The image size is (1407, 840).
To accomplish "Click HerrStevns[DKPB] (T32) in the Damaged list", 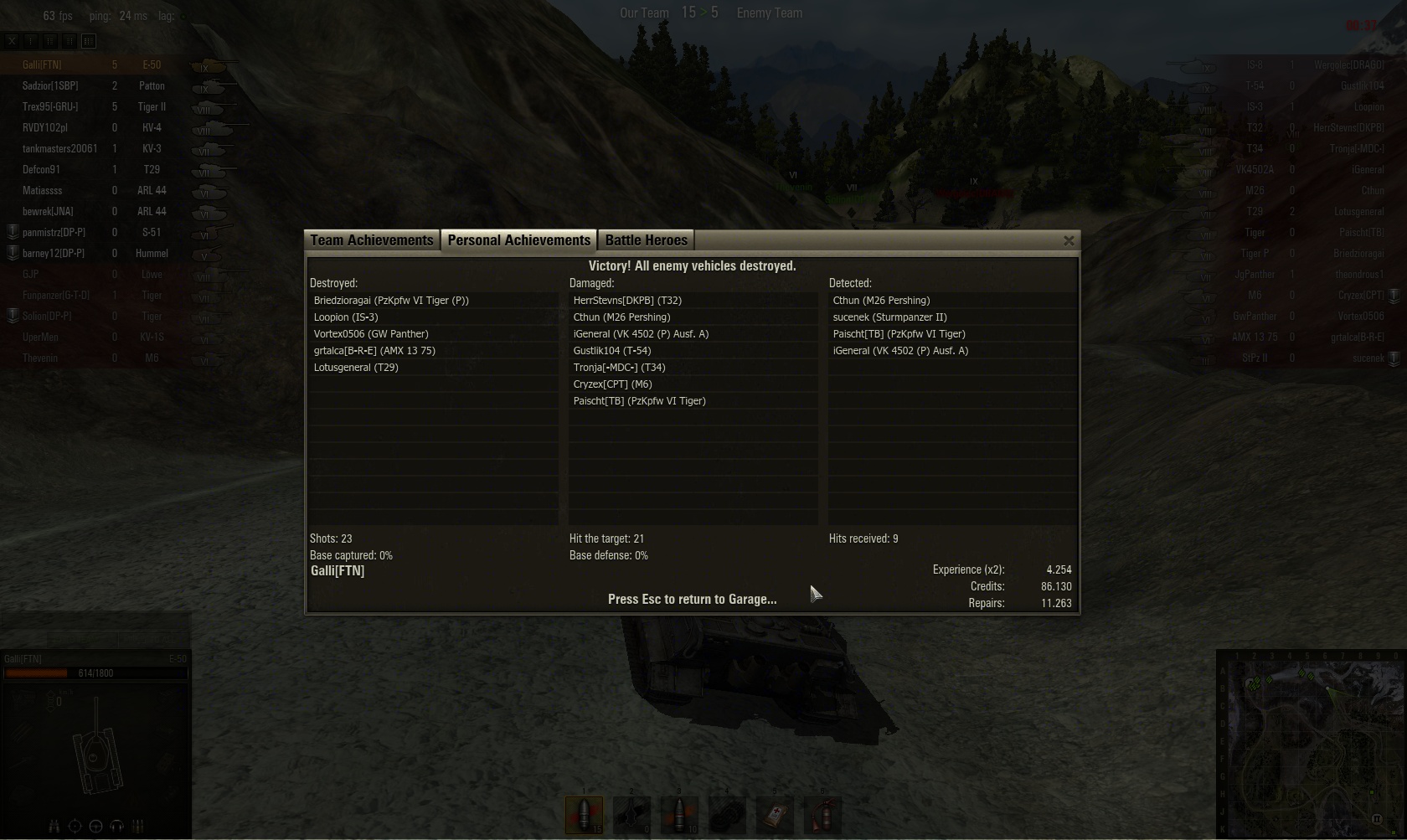I will (627, 301).
